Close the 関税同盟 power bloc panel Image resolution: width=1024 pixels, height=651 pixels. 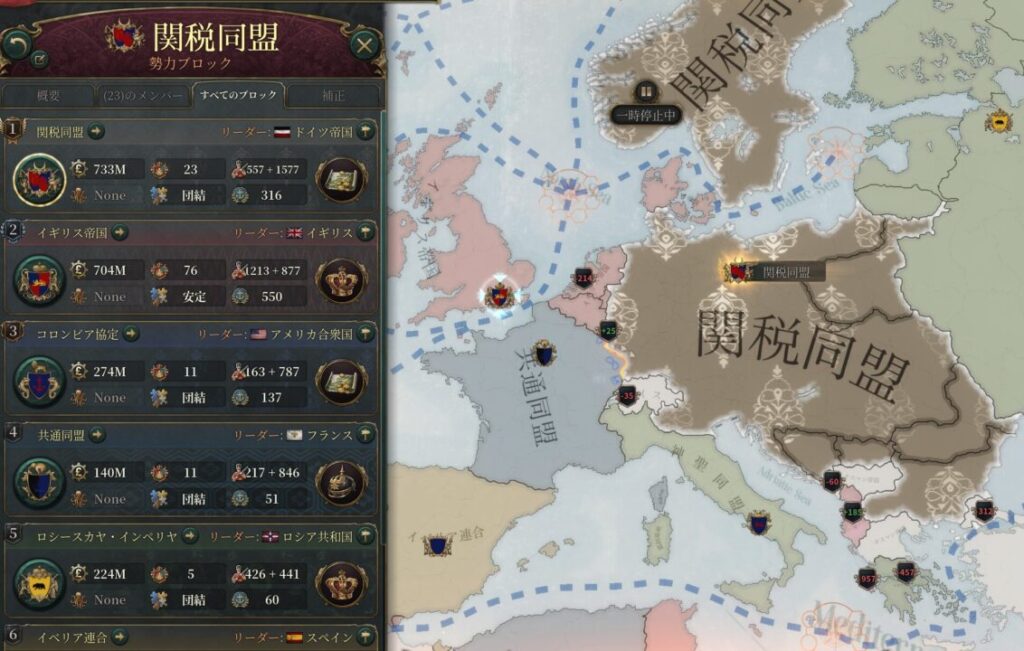click(365, 44)
